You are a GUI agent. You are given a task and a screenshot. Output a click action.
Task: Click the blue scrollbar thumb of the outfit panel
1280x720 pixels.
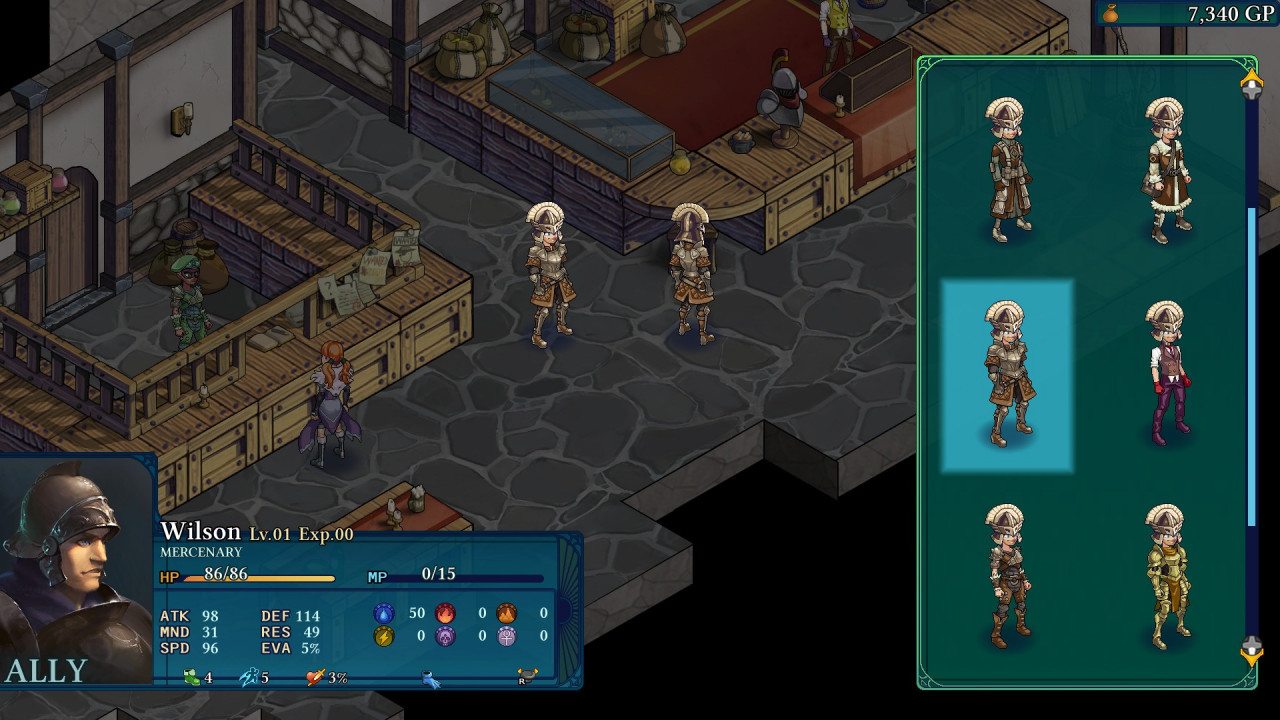[x=1252, y=365]
